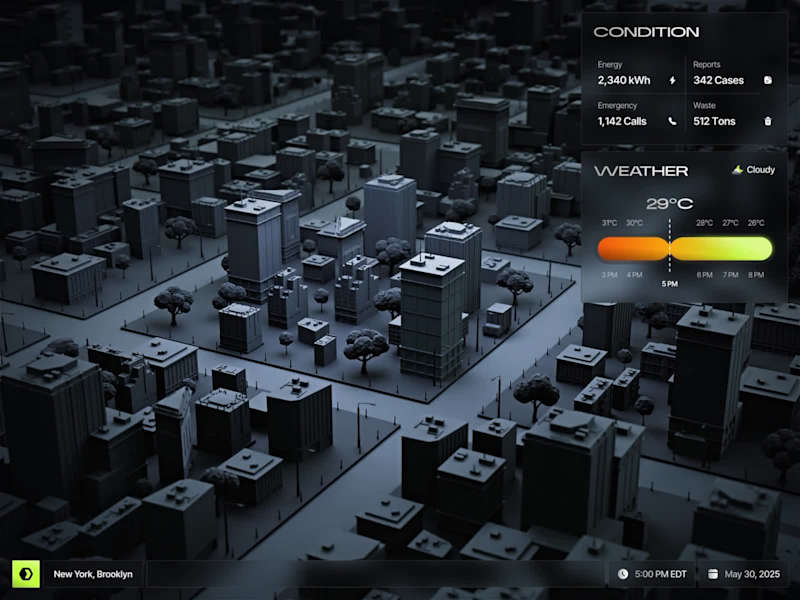Open the Reports document icon
Screen dimensions: 800x600
point(768,80)
